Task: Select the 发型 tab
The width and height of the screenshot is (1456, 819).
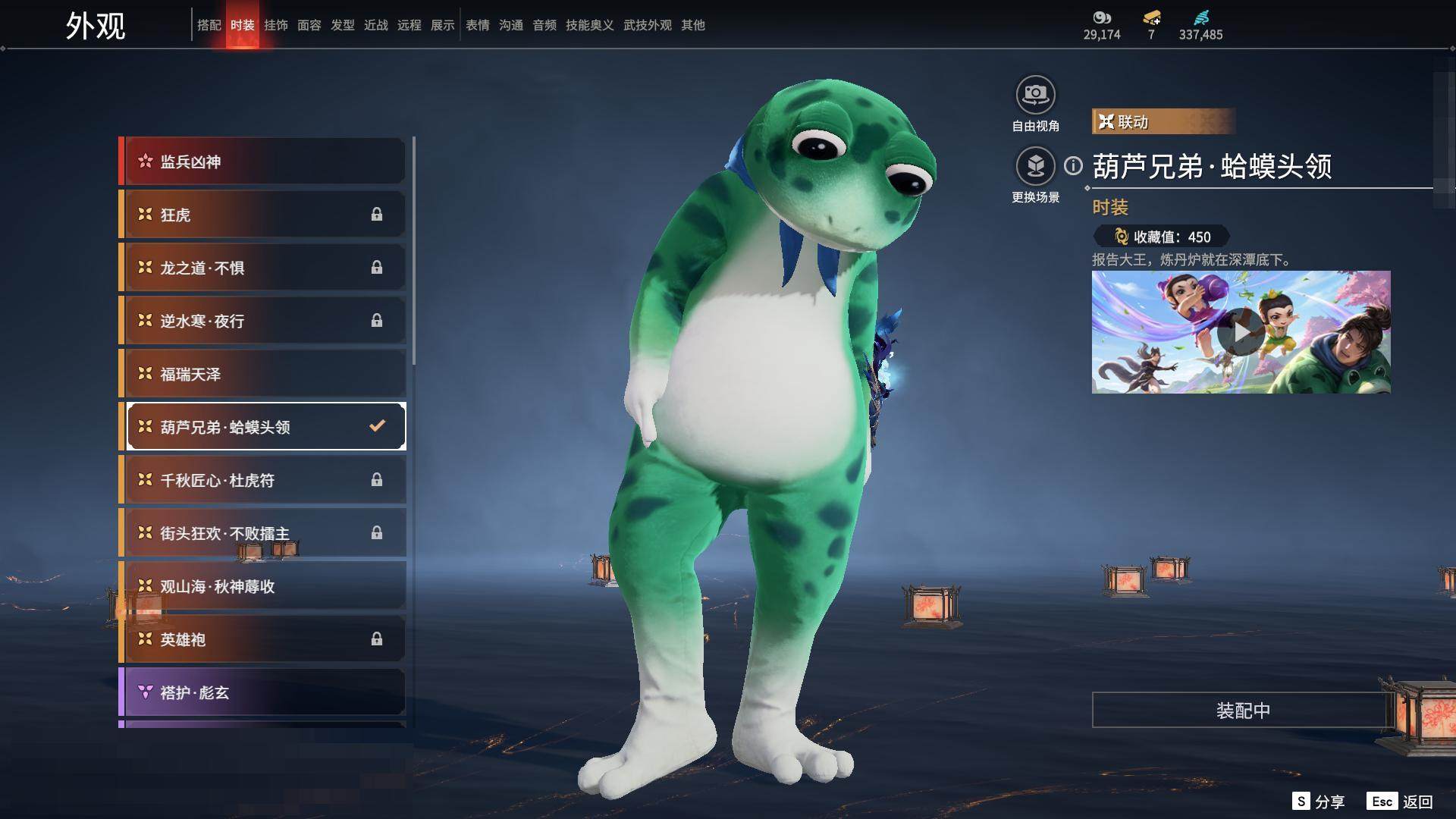Action: click(342, 25)
